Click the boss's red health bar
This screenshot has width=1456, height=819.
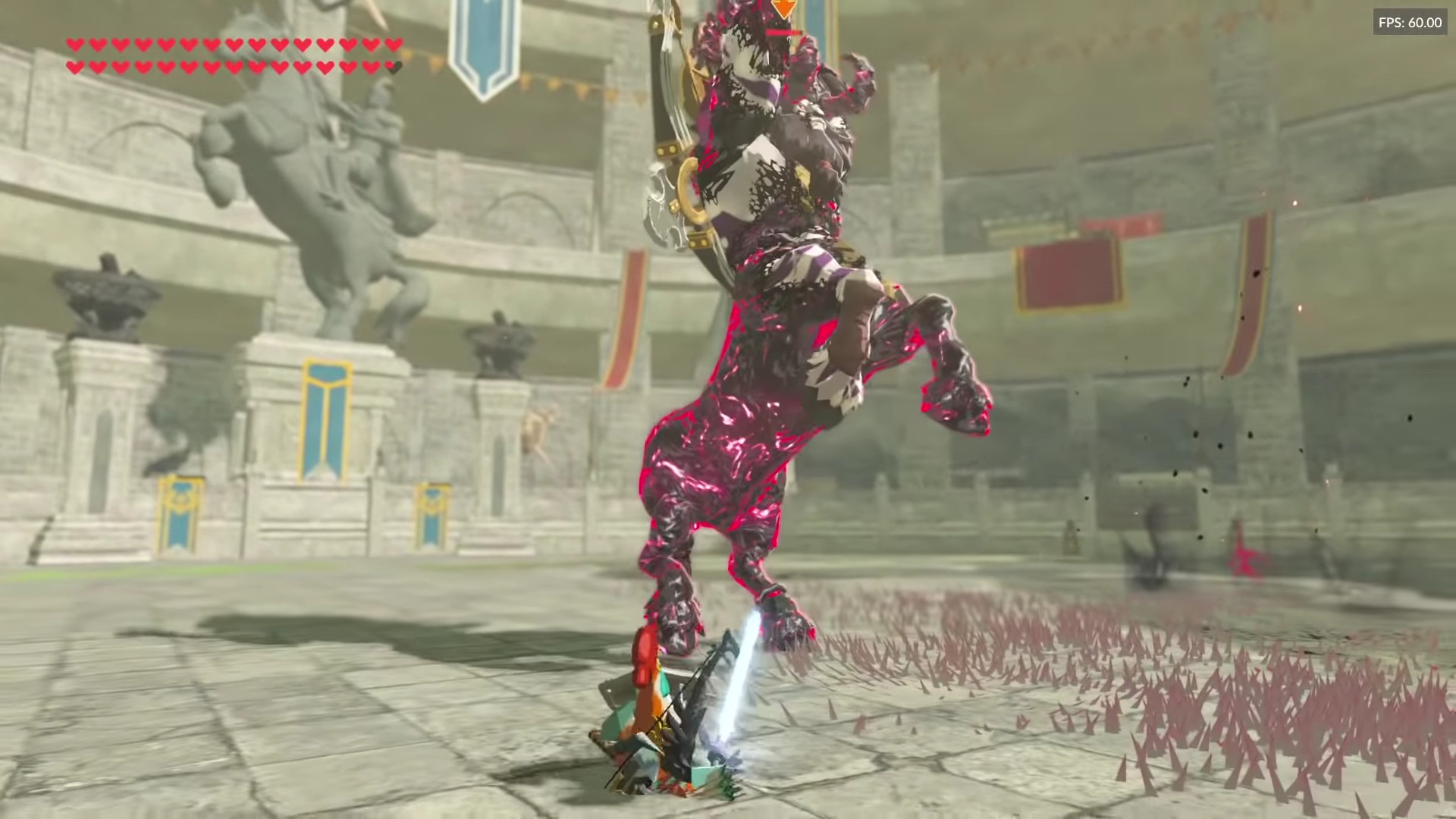click(781, 32)
